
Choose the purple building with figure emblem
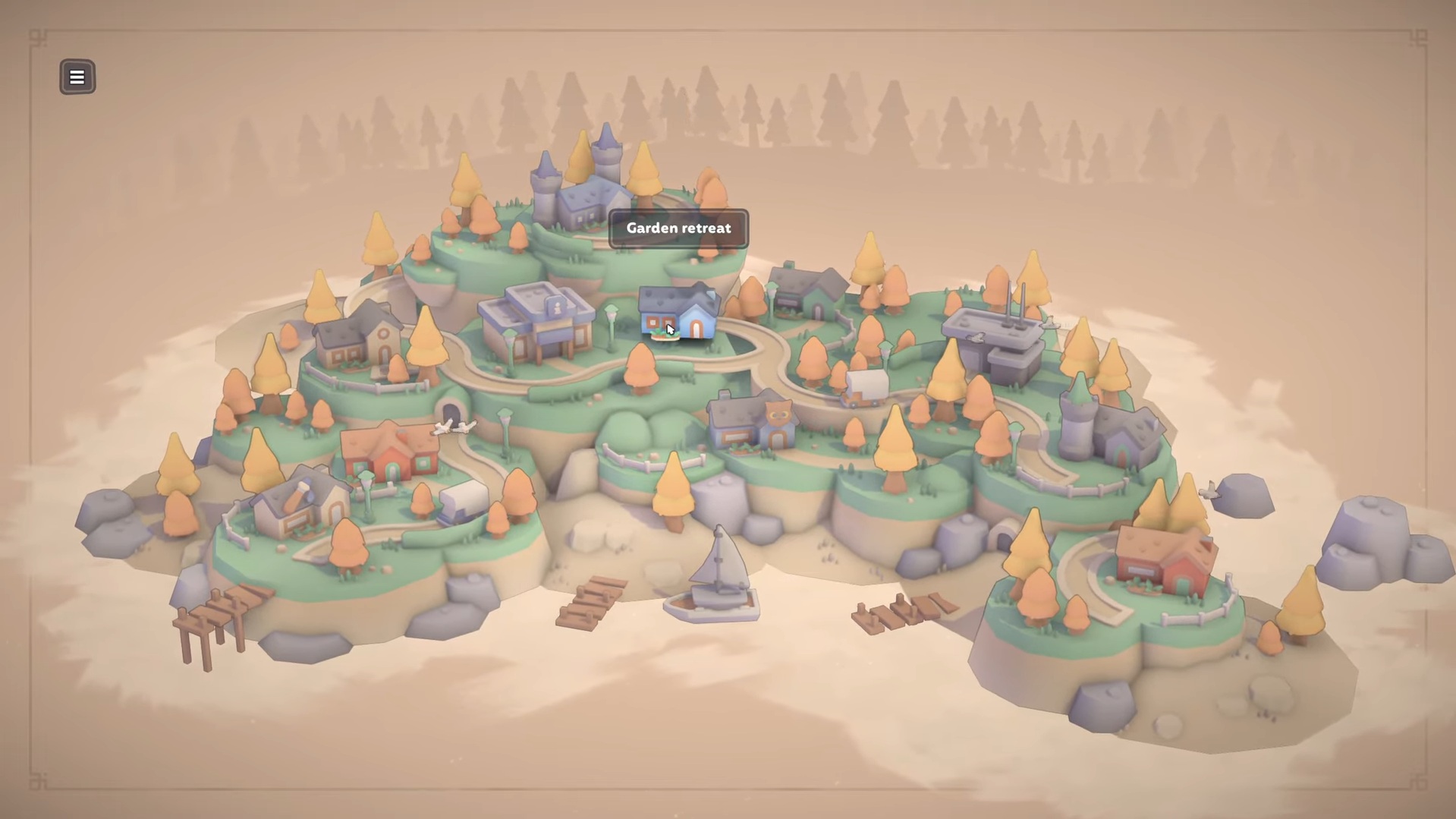(x=538, y=323)
